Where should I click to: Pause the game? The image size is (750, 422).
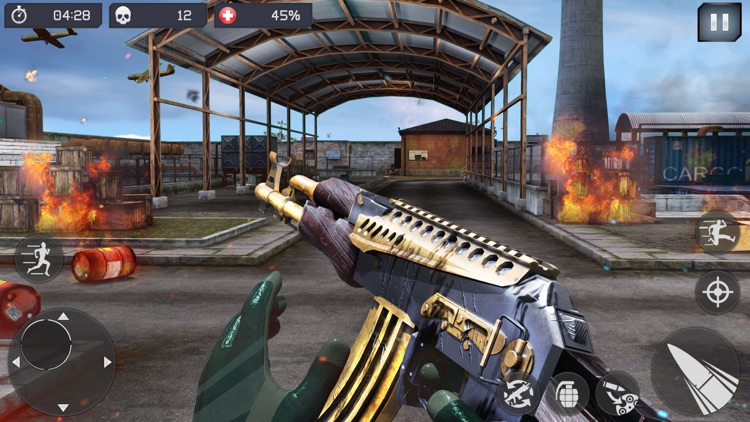point(719,22)
